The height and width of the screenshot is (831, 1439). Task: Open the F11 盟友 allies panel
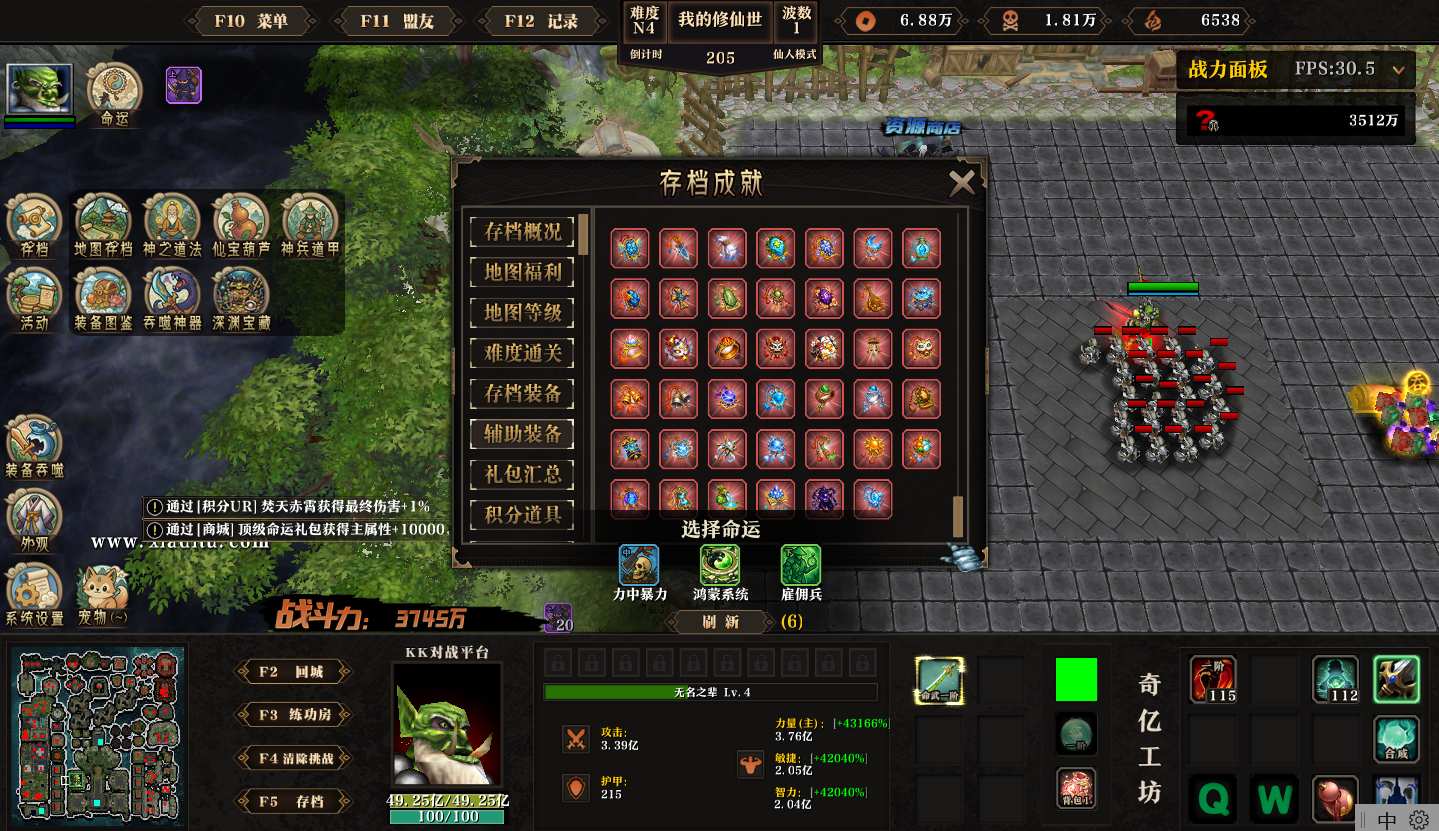tap(397, 21)
